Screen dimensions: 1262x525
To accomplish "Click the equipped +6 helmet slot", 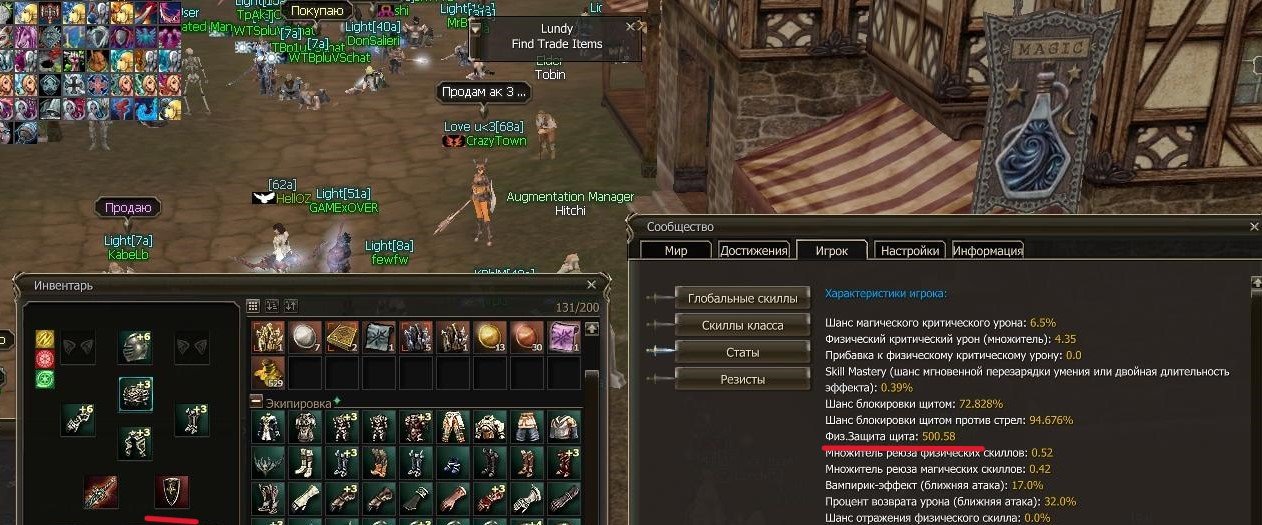I will [x=135, y=347].
